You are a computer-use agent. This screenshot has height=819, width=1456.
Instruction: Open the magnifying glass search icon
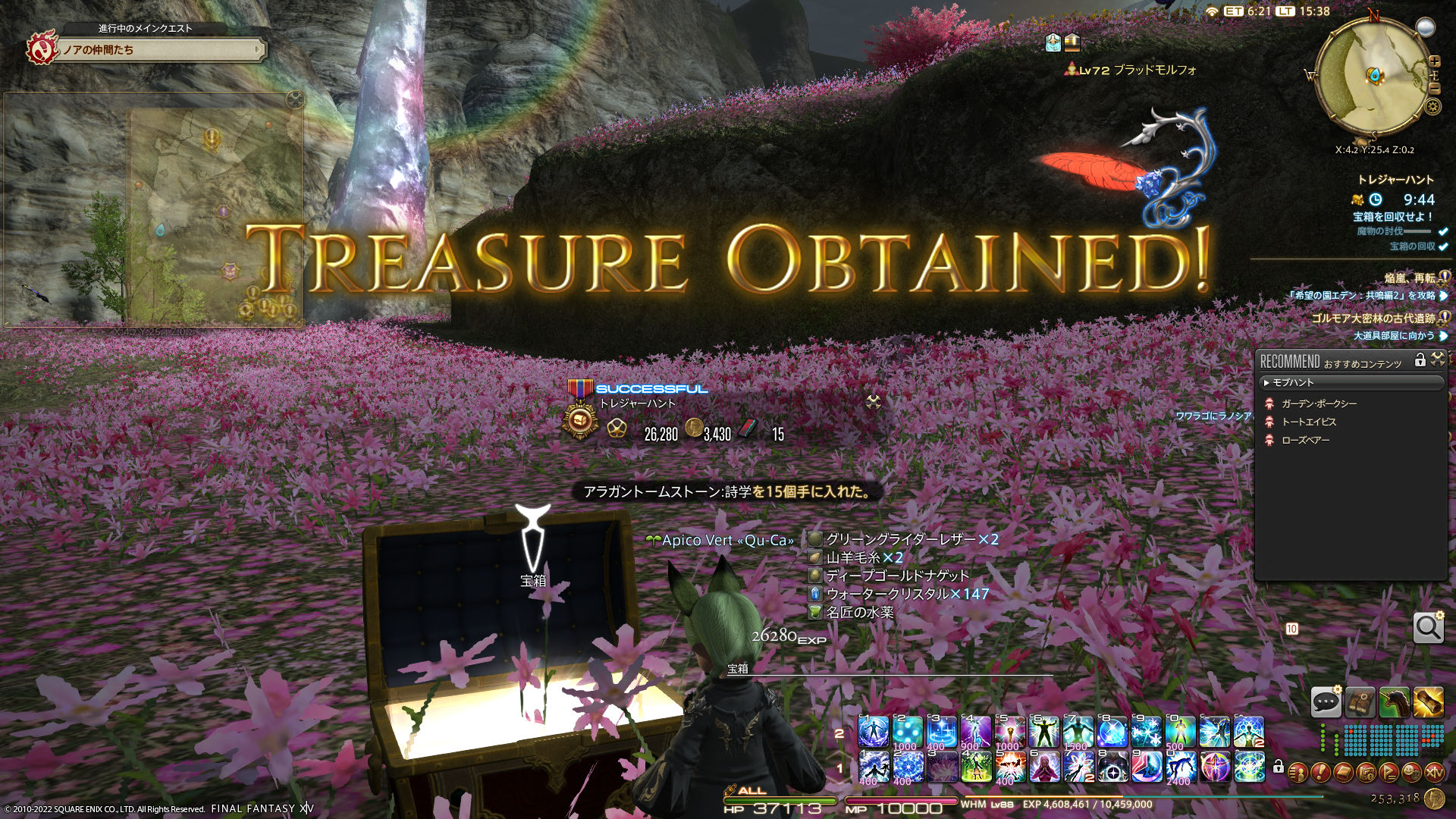(1428, 628)
